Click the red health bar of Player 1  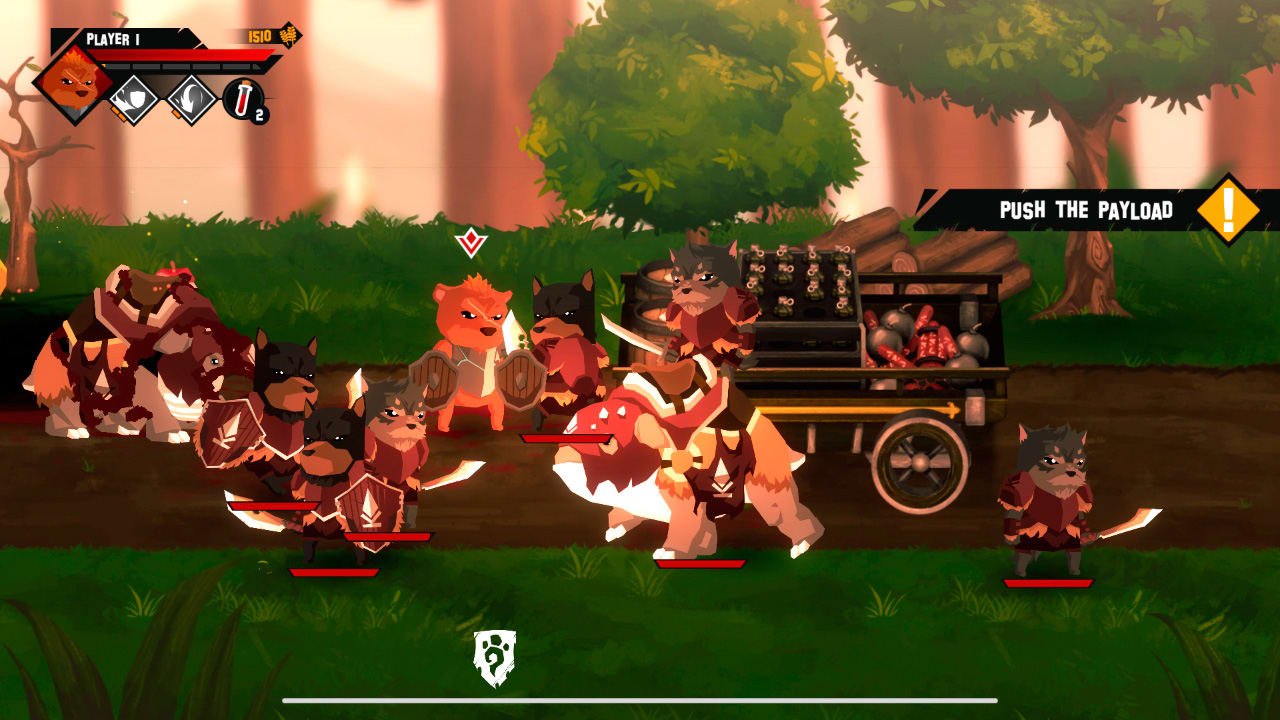(x=182, y=55)
